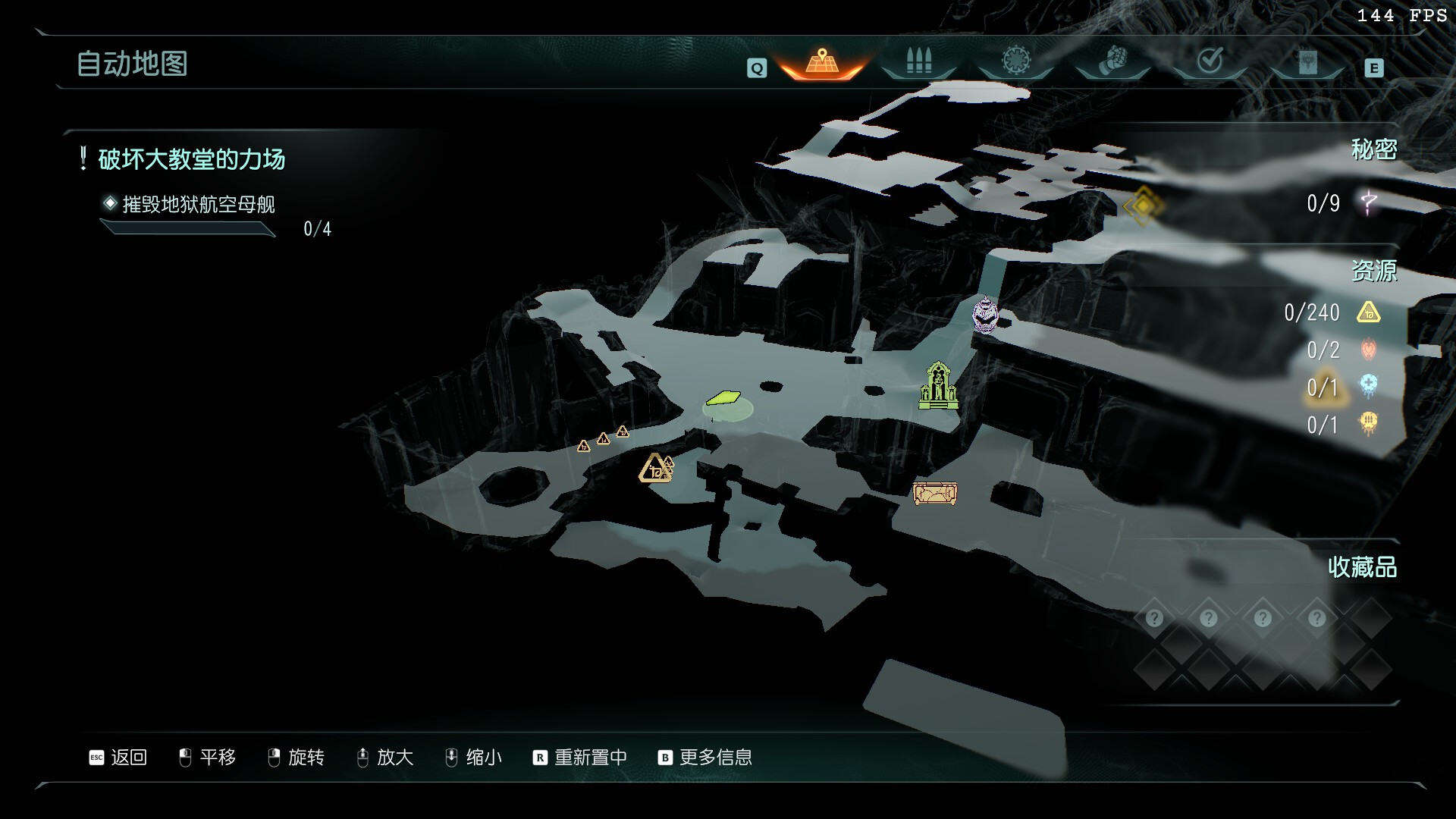1456x819 pixels.
Task: Click the green player position arrow
Action: click(723, 398)
